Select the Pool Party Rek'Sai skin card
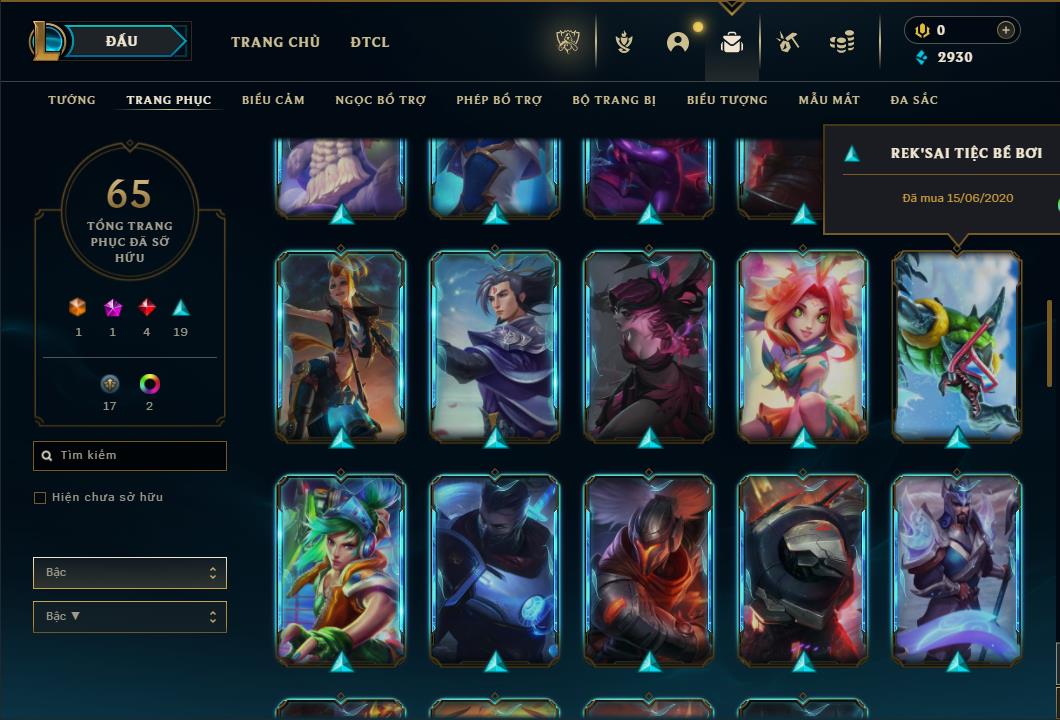 [957, 345]
